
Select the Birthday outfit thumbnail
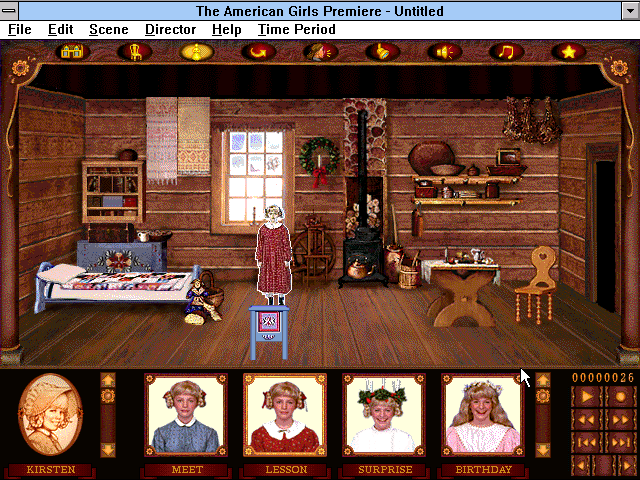483,414
